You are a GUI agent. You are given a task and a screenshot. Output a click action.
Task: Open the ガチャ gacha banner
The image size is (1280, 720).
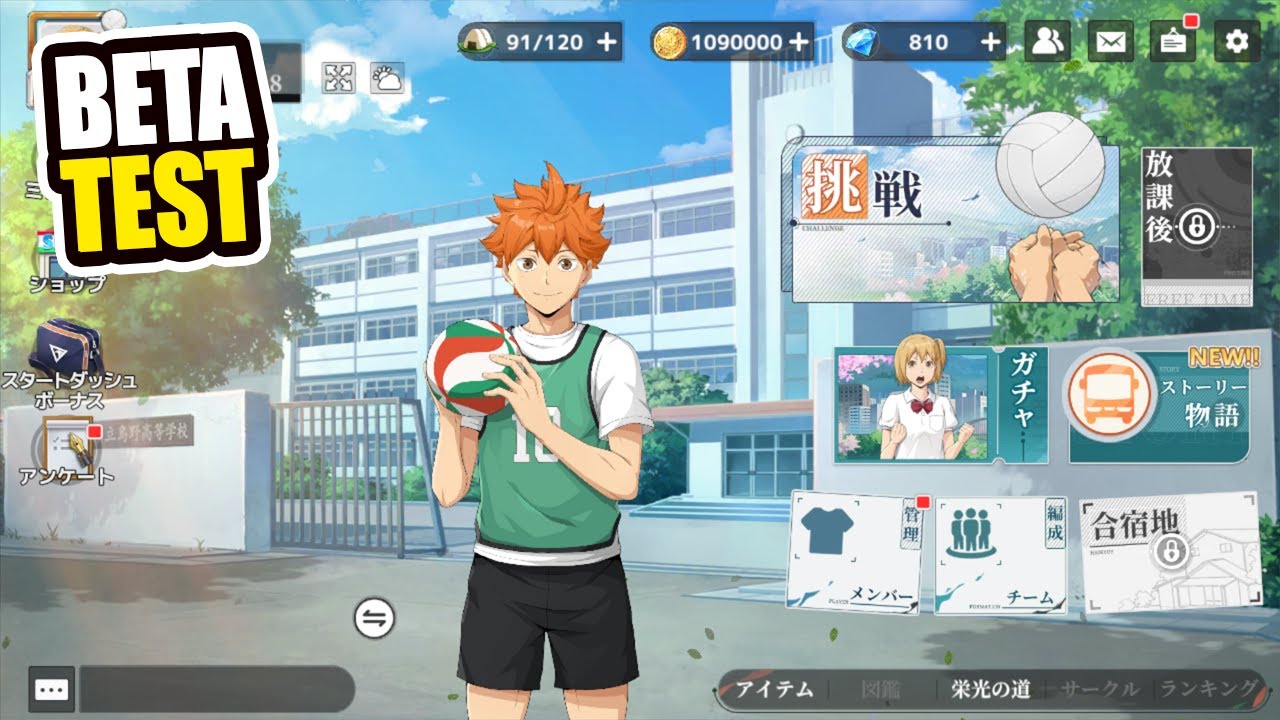click(940, 405)
